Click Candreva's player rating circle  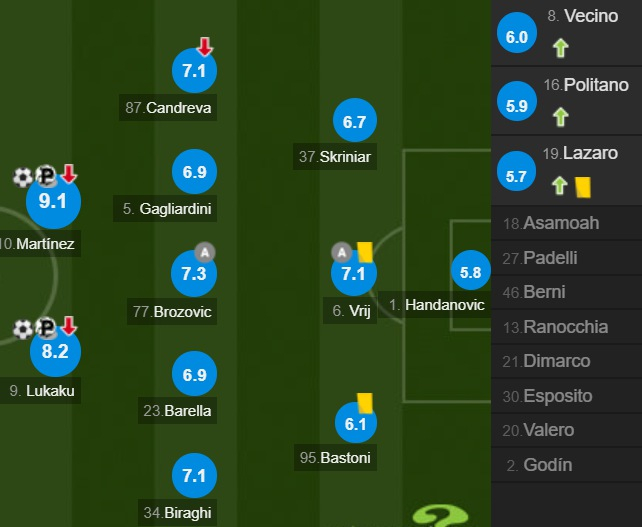[x=194, y=71]
